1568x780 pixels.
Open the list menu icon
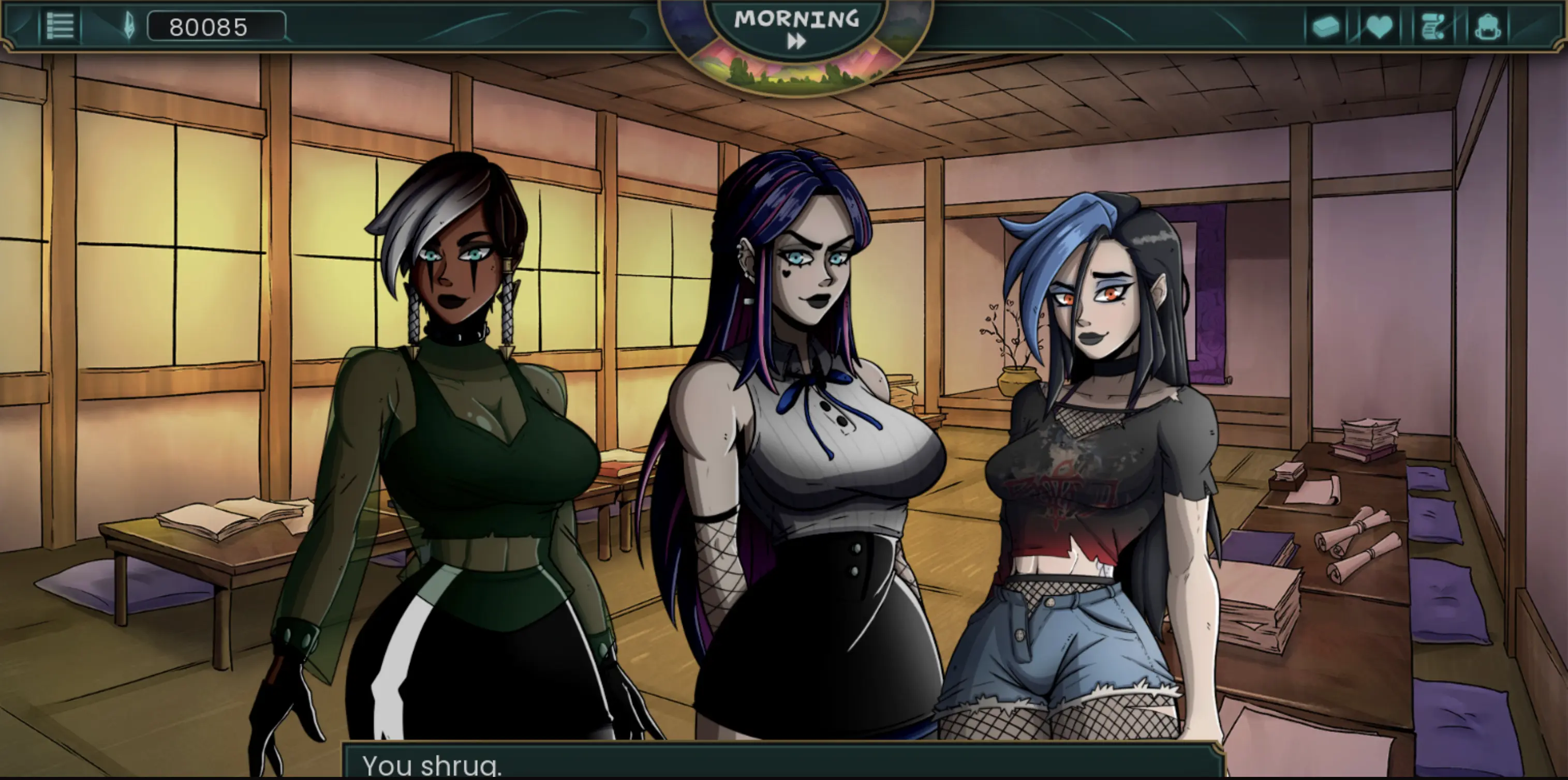coord(60,27)
